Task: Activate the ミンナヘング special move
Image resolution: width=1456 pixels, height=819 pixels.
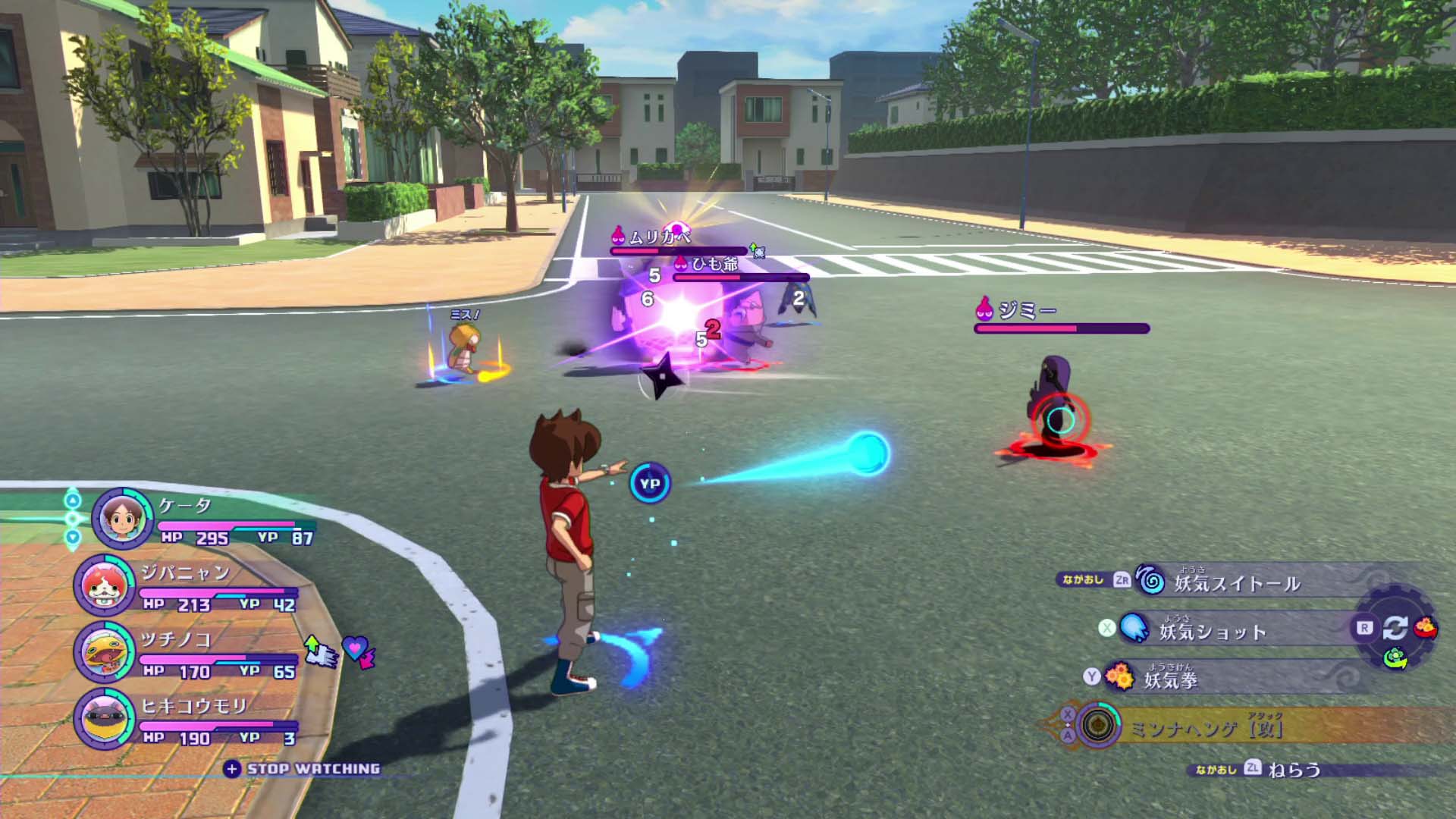Action: point(1206,728)
